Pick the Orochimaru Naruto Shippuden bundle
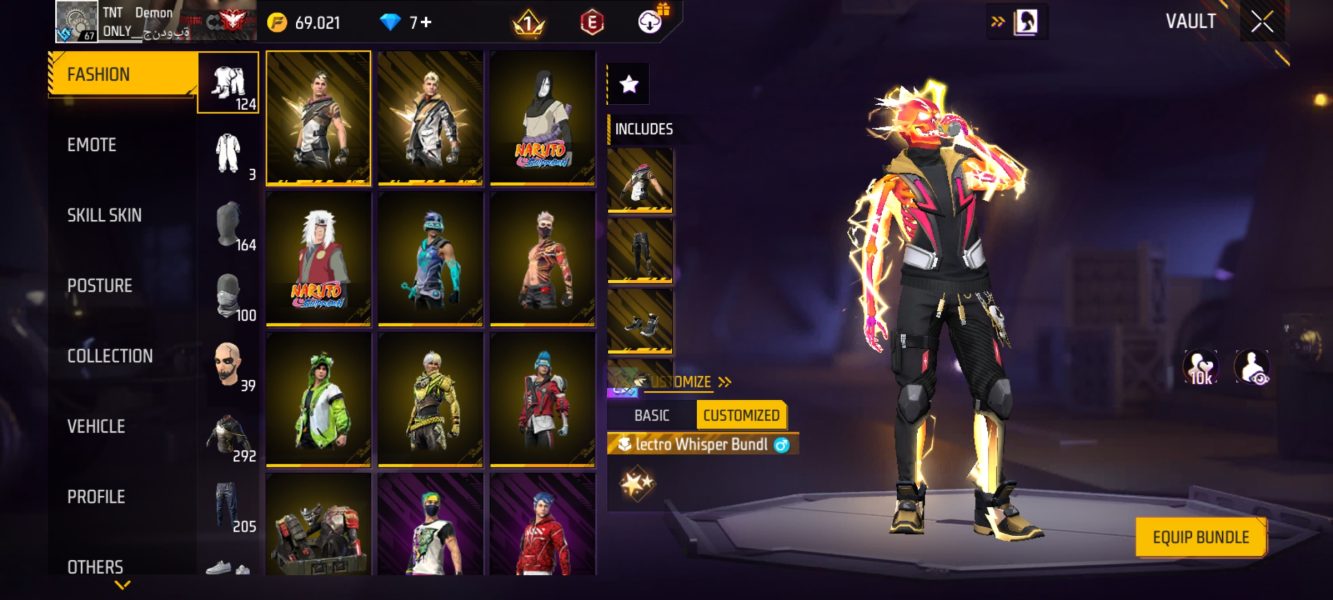This screenshot has width=1333, height=600. [543, 117]
